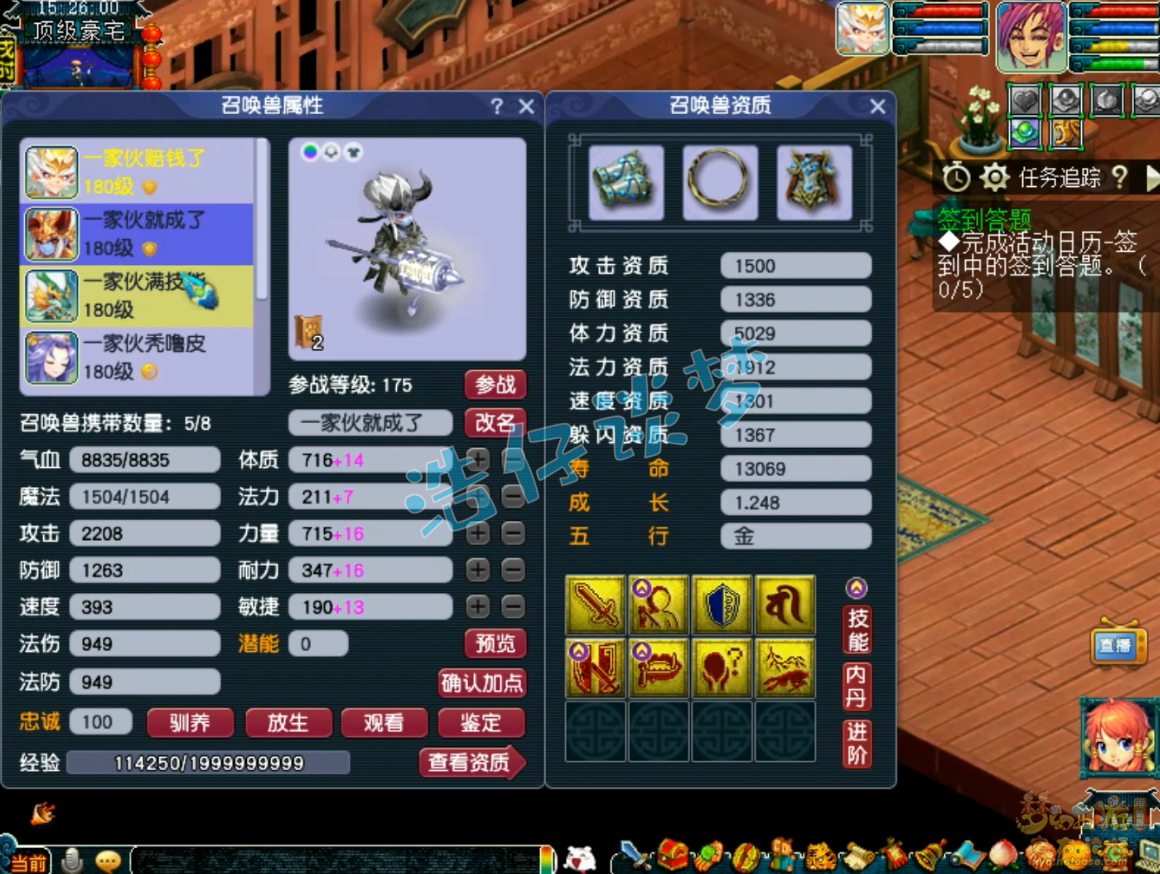Screen dimensions: 1160x874
Task: Switch to the 内丹 tab
Action: (857, 686)
